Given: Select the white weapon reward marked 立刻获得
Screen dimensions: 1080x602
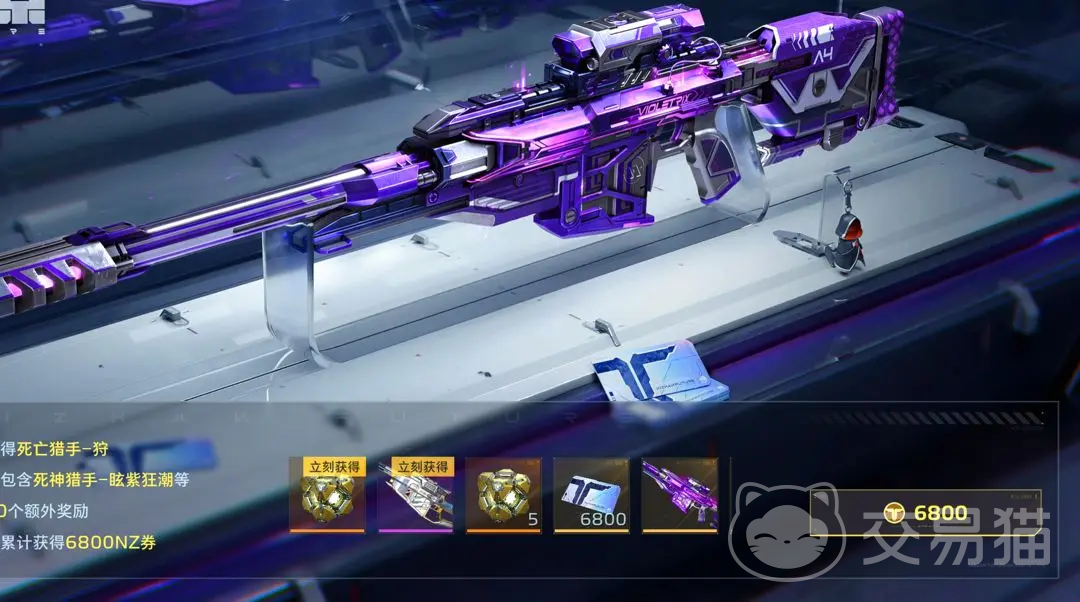Looking at the screenshot, I should click(415, 496).
